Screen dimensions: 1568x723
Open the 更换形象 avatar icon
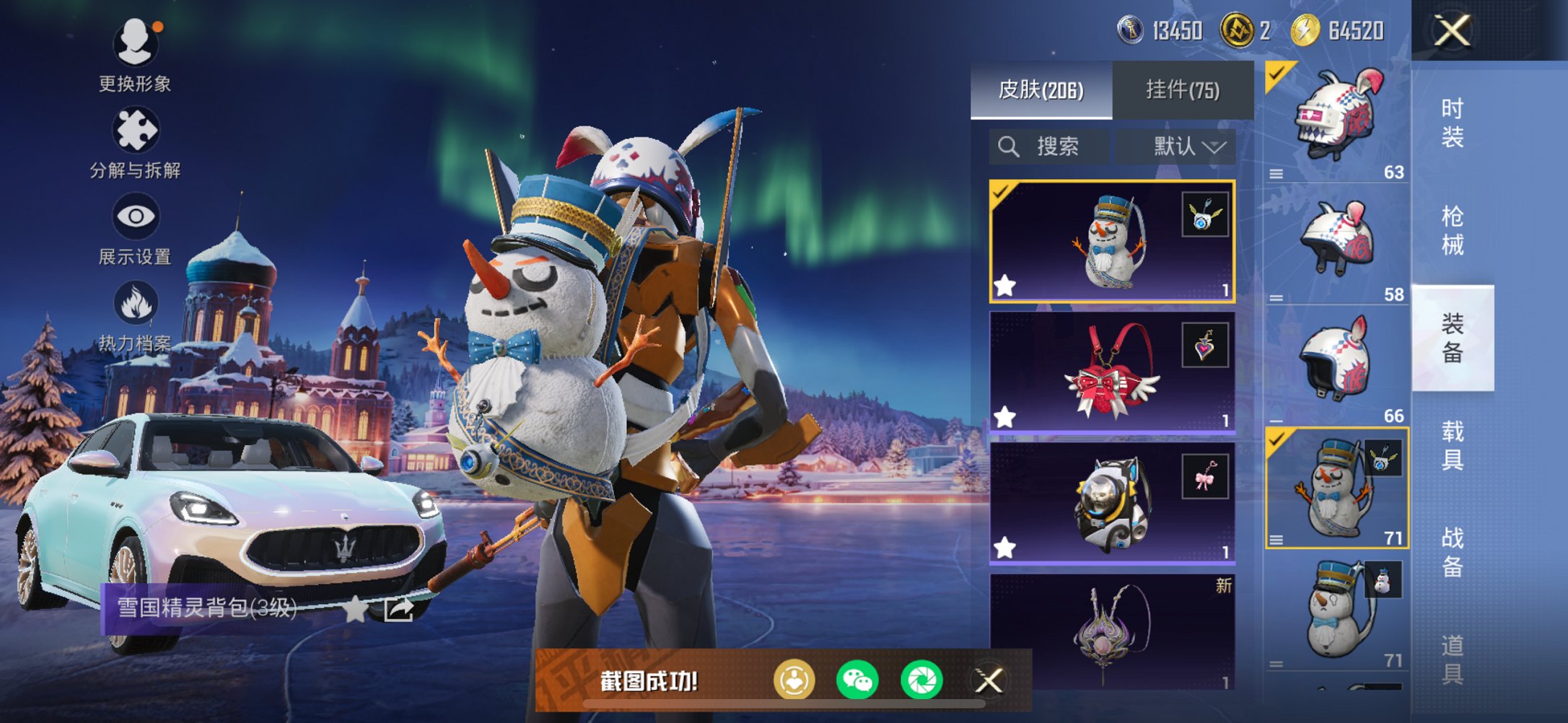(136, 43)
